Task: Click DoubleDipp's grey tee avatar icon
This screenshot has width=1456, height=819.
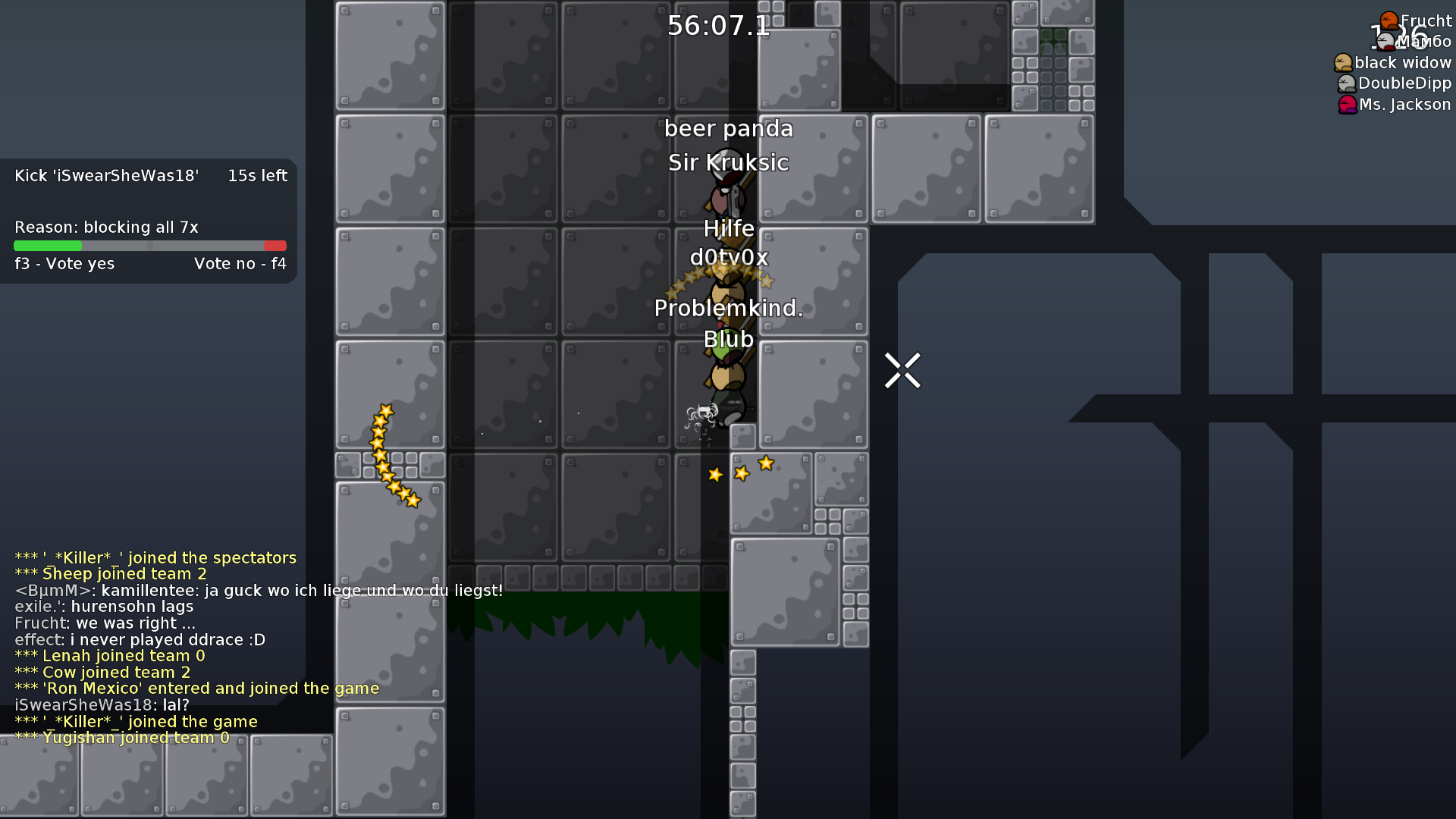Action: pyautogui.click(x=1346, y=83)
